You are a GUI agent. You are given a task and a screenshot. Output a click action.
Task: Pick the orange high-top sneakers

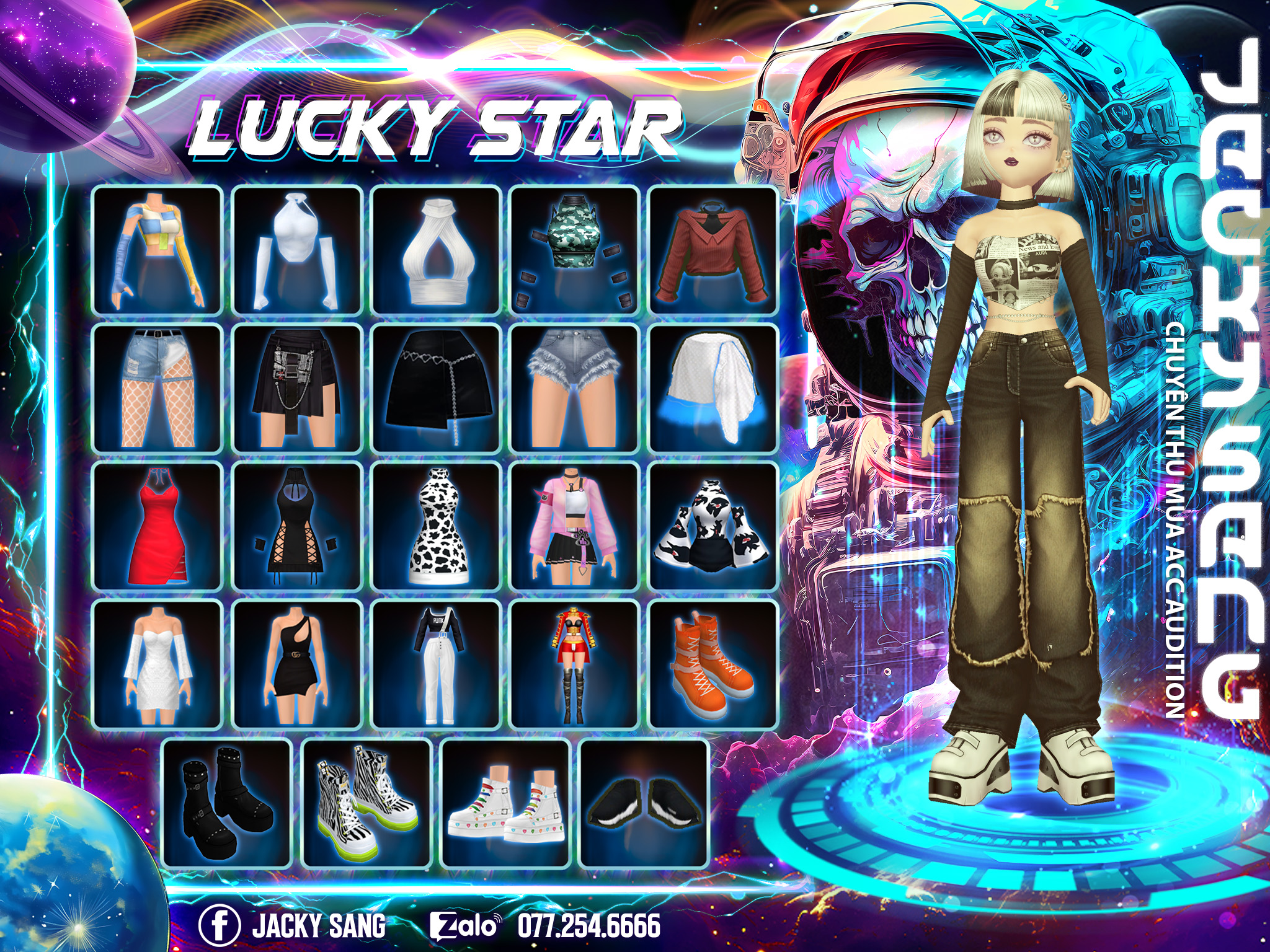713,664
